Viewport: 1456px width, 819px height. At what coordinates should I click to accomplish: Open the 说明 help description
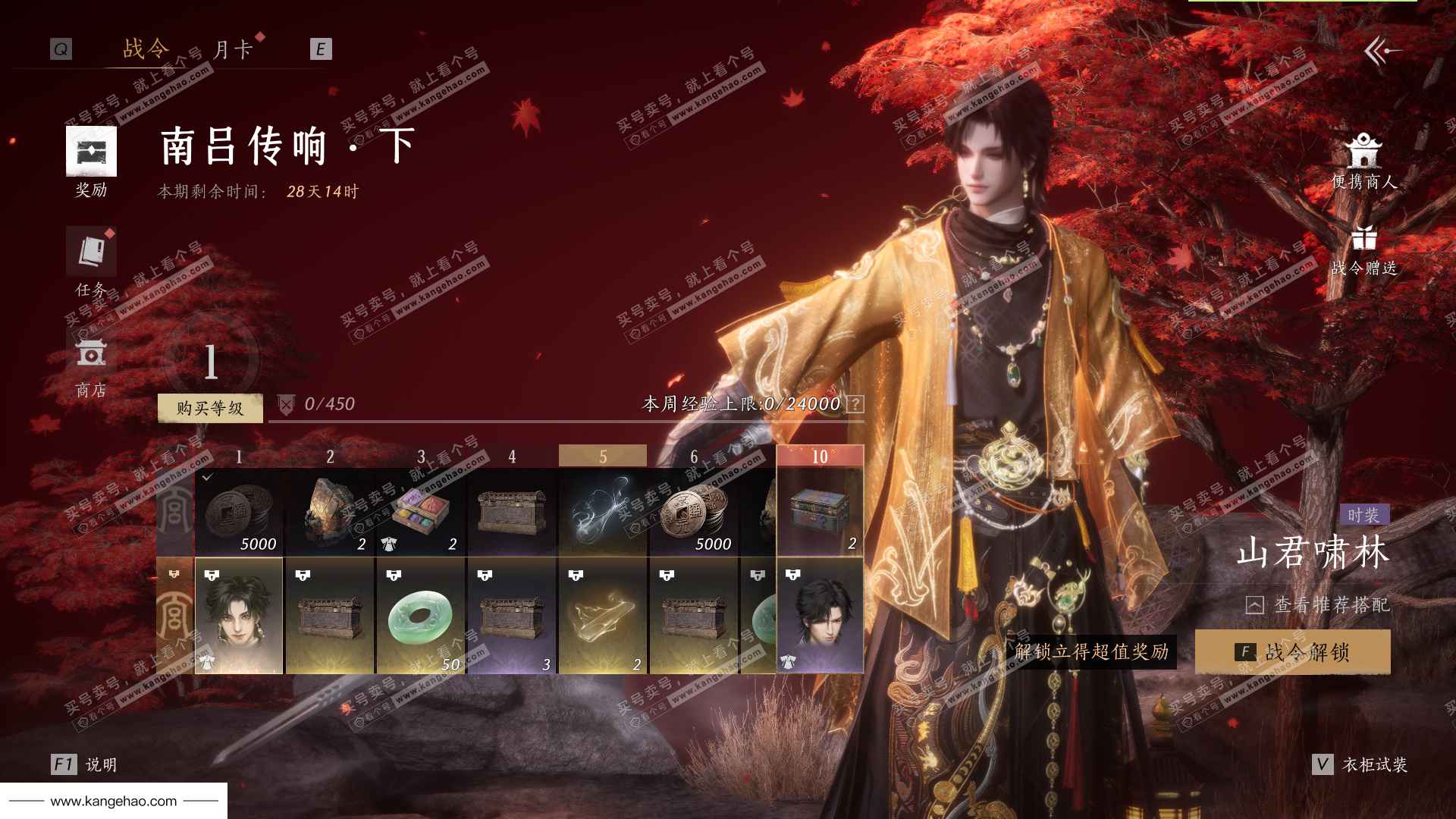tap(85, 764)
